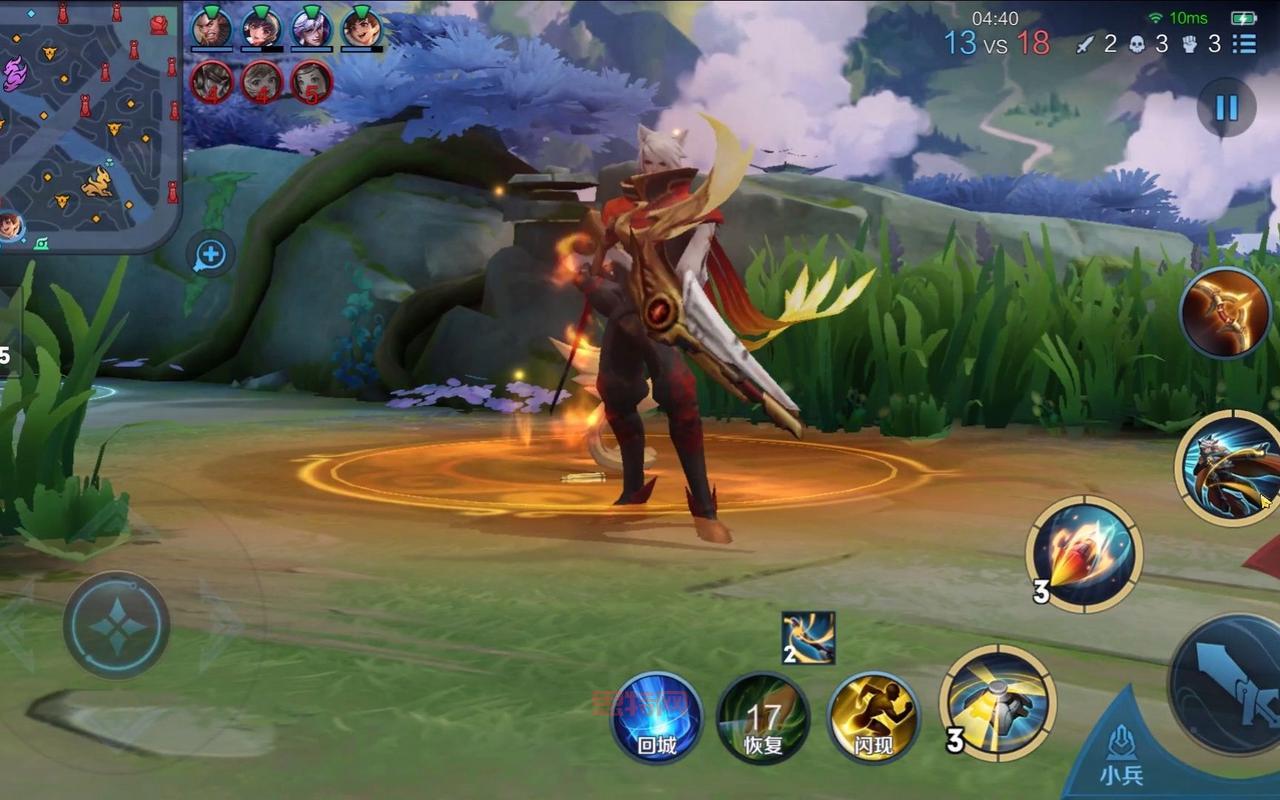Level up the glowing projectile skill
Viewport: 1280px width, 800px height.
tap(1084, 553)
